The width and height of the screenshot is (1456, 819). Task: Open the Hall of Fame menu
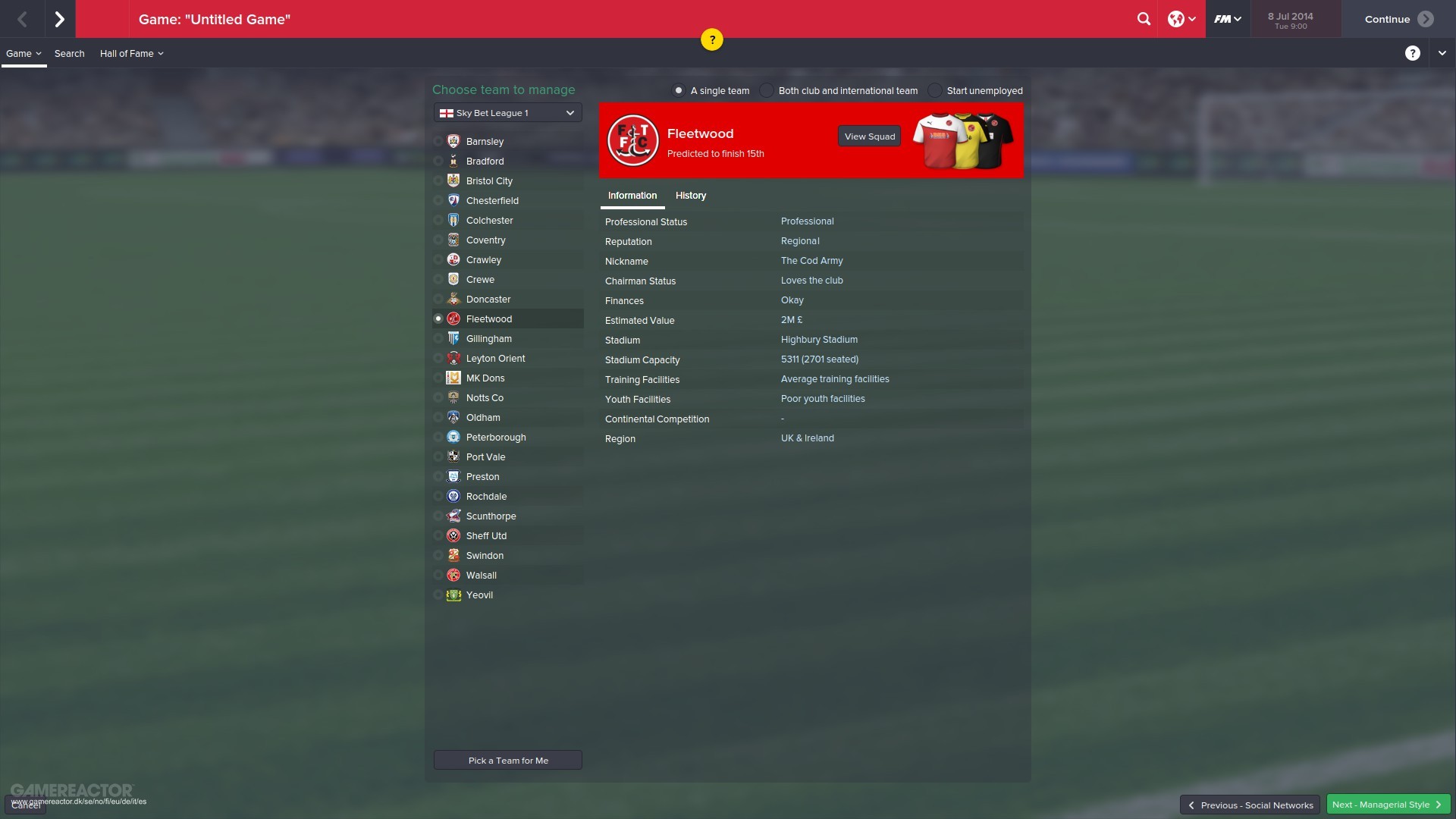point(127,53)
